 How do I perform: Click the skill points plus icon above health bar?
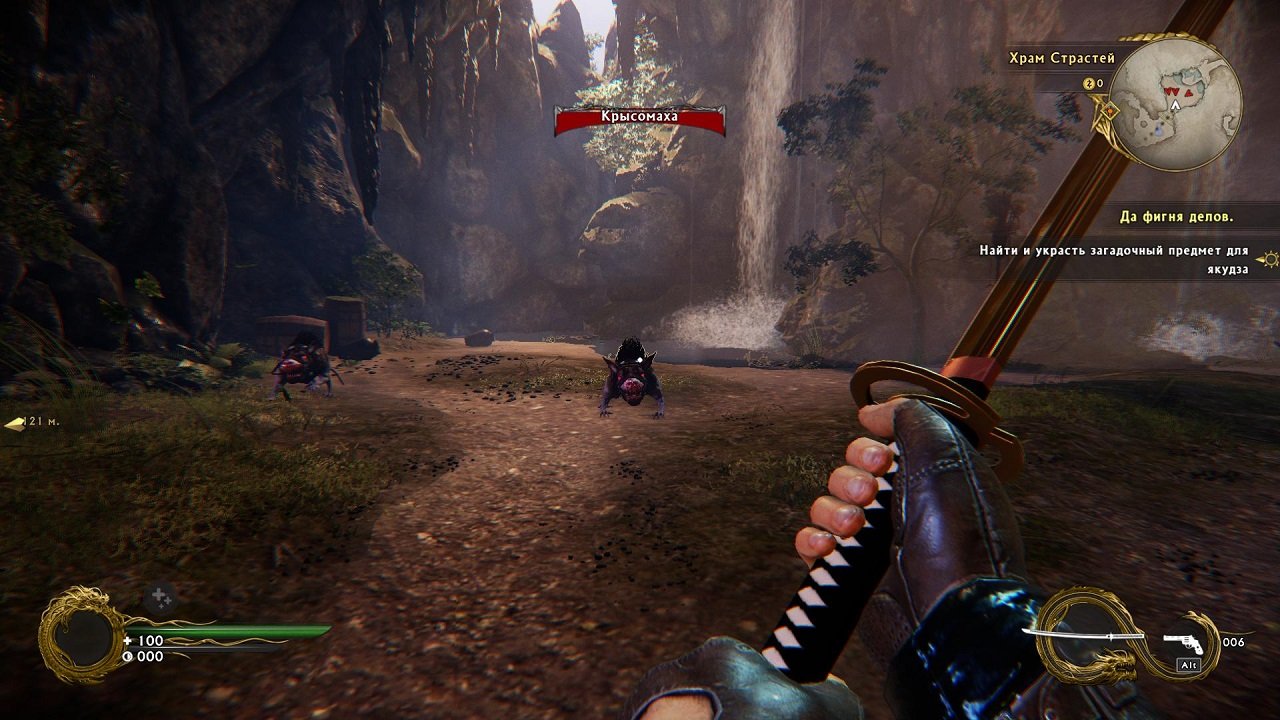click(159, 596)
